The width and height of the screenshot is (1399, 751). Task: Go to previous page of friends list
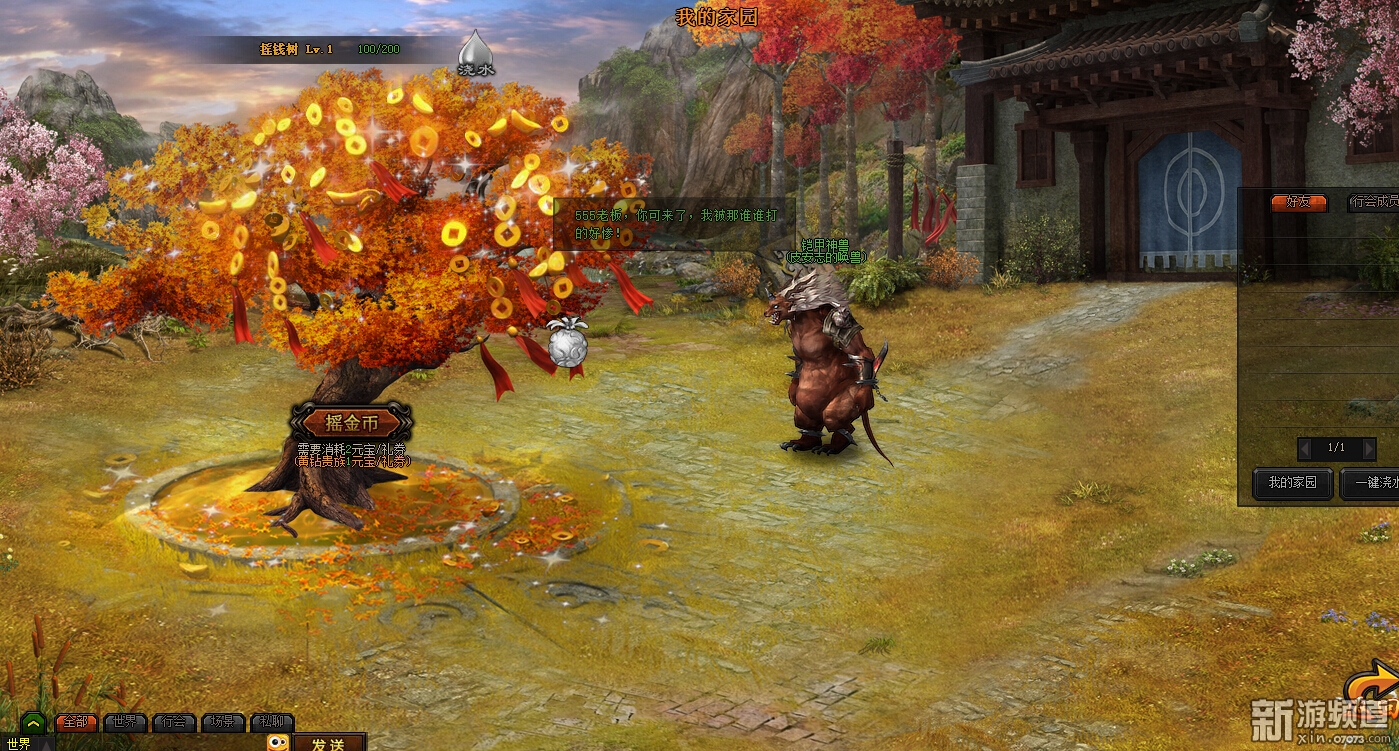pos(1305,448)
